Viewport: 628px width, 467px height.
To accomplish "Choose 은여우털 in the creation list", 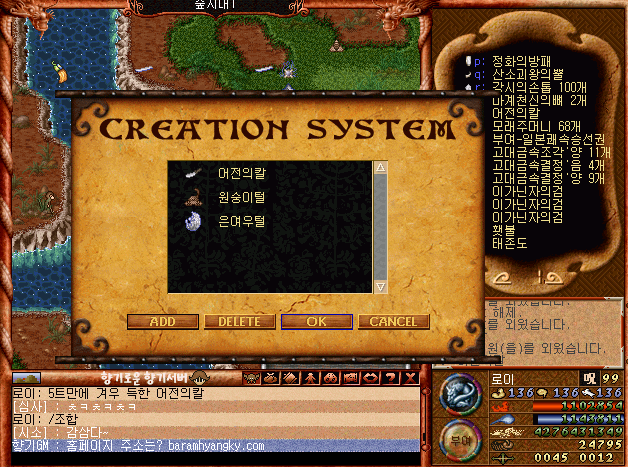I will (x=238, y=222).
